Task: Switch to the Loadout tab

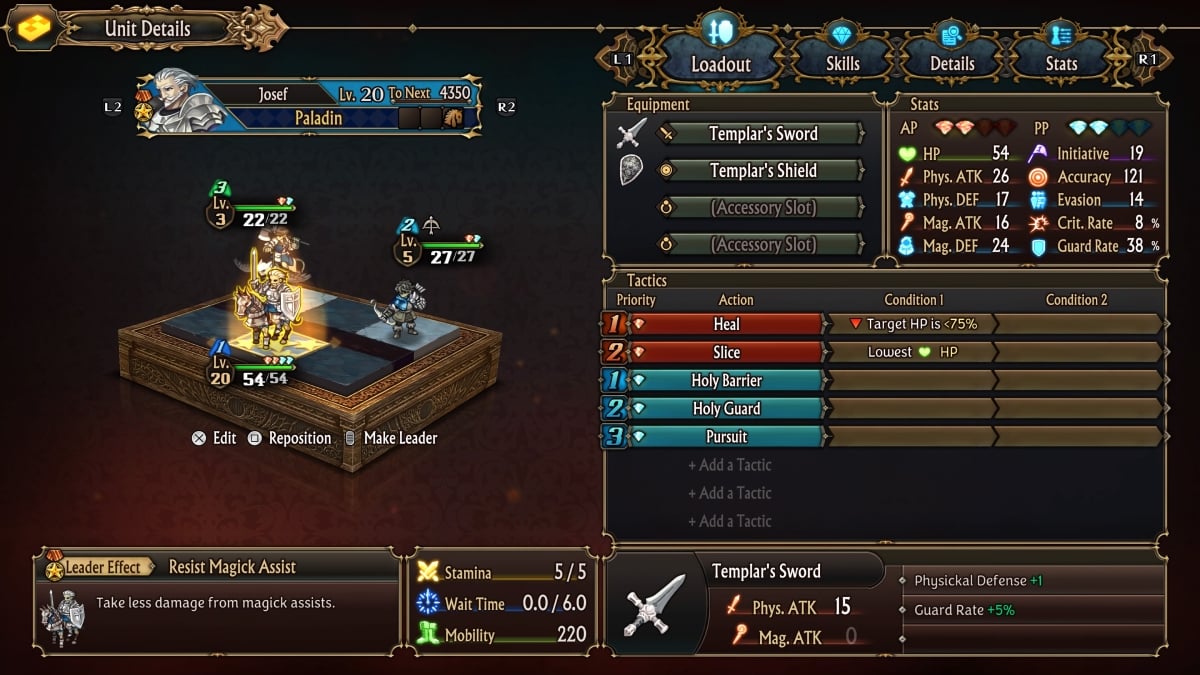Action: 720,62
